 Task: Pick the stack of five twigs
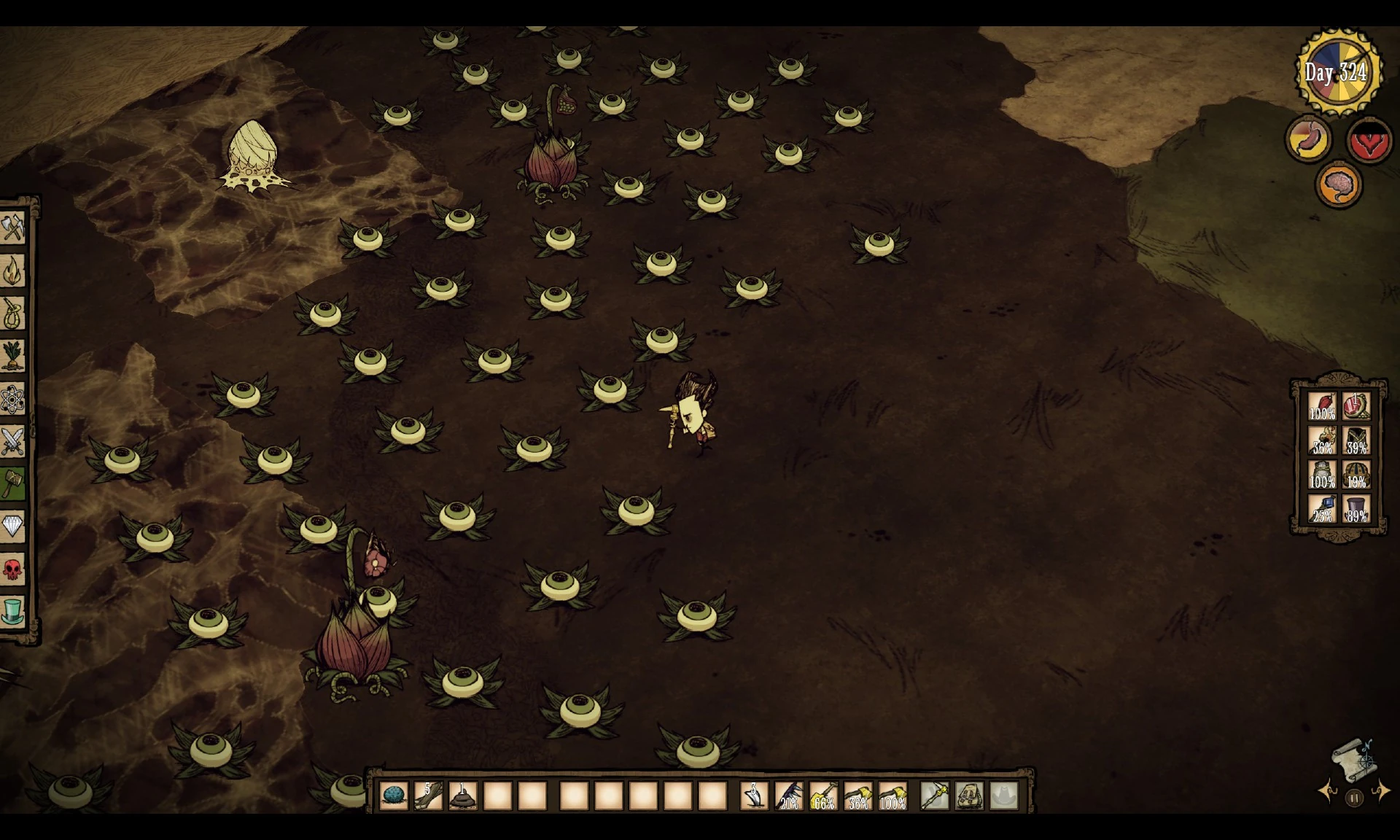tap(428, 796)
